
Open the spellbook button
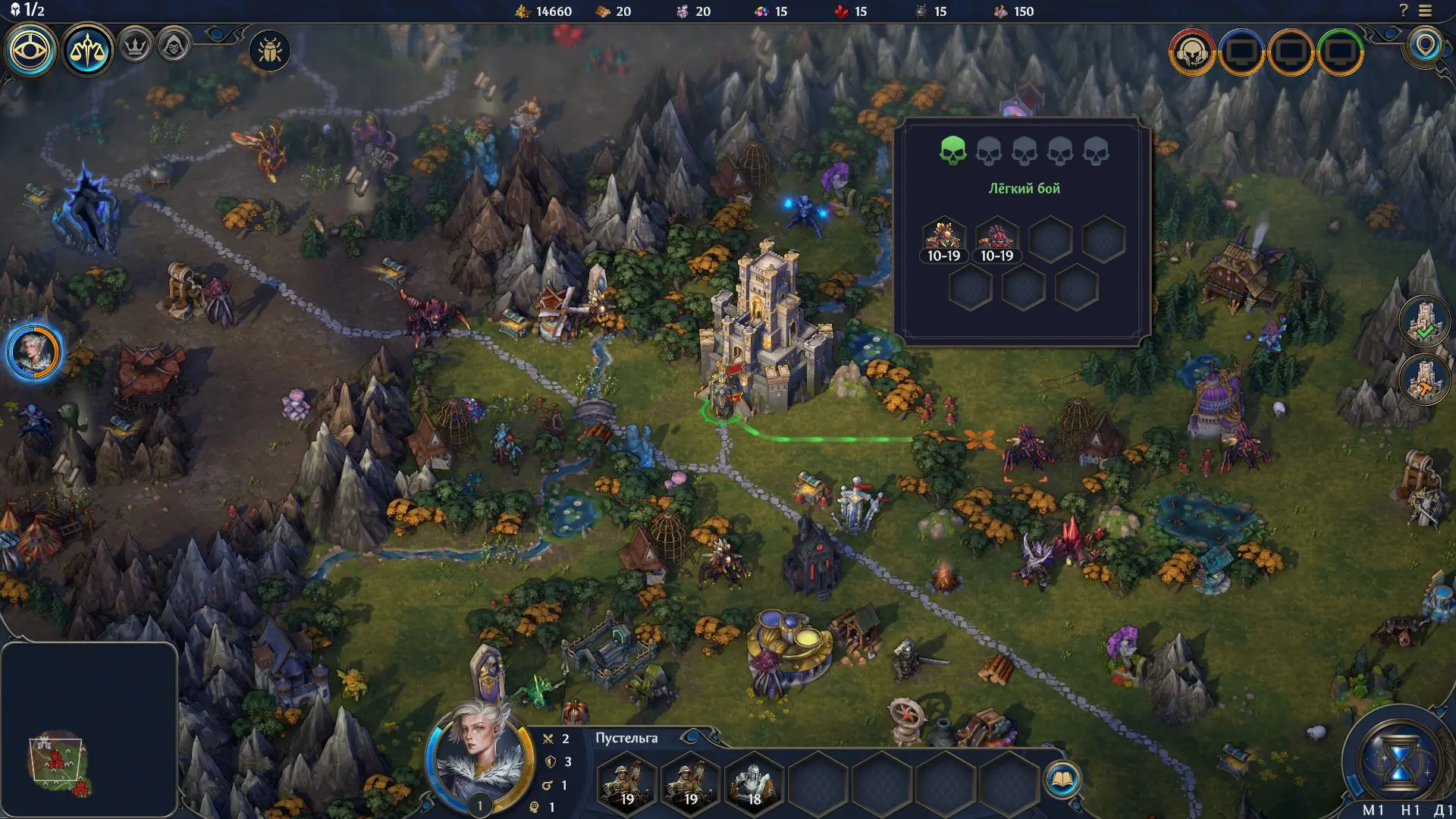1062,780
